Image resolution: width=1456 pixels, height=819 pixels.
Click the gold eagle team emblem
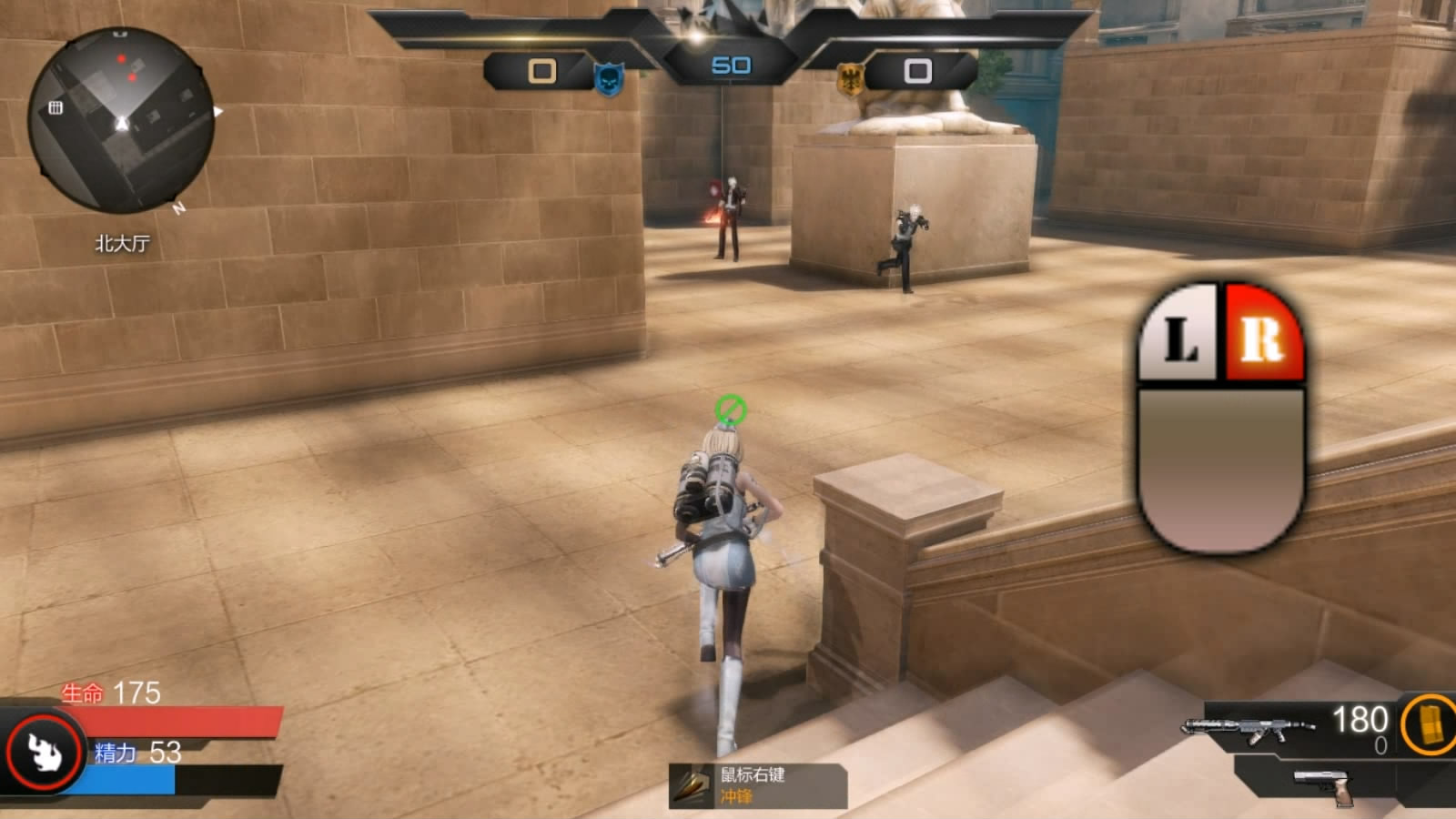[x=849, y=79]
